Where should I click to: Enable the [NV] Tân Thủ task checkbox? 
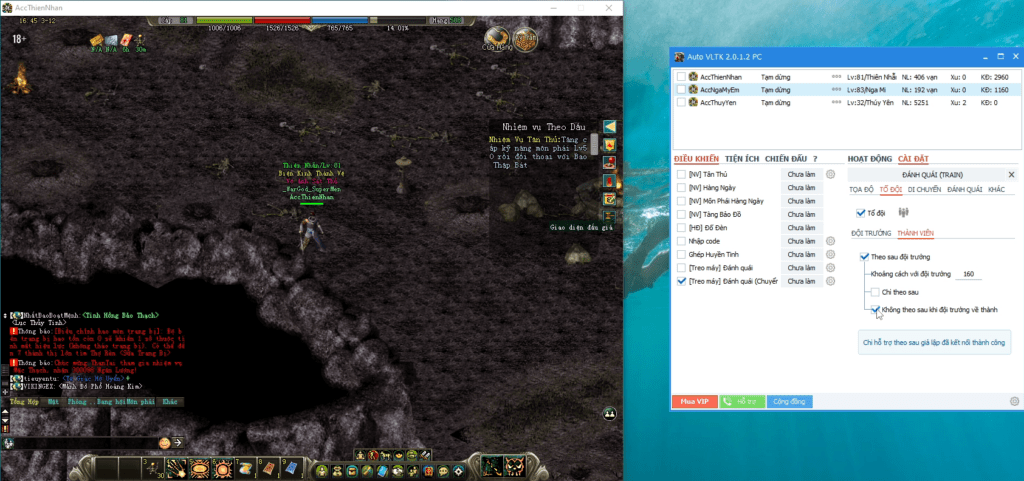tap(681, 174)
